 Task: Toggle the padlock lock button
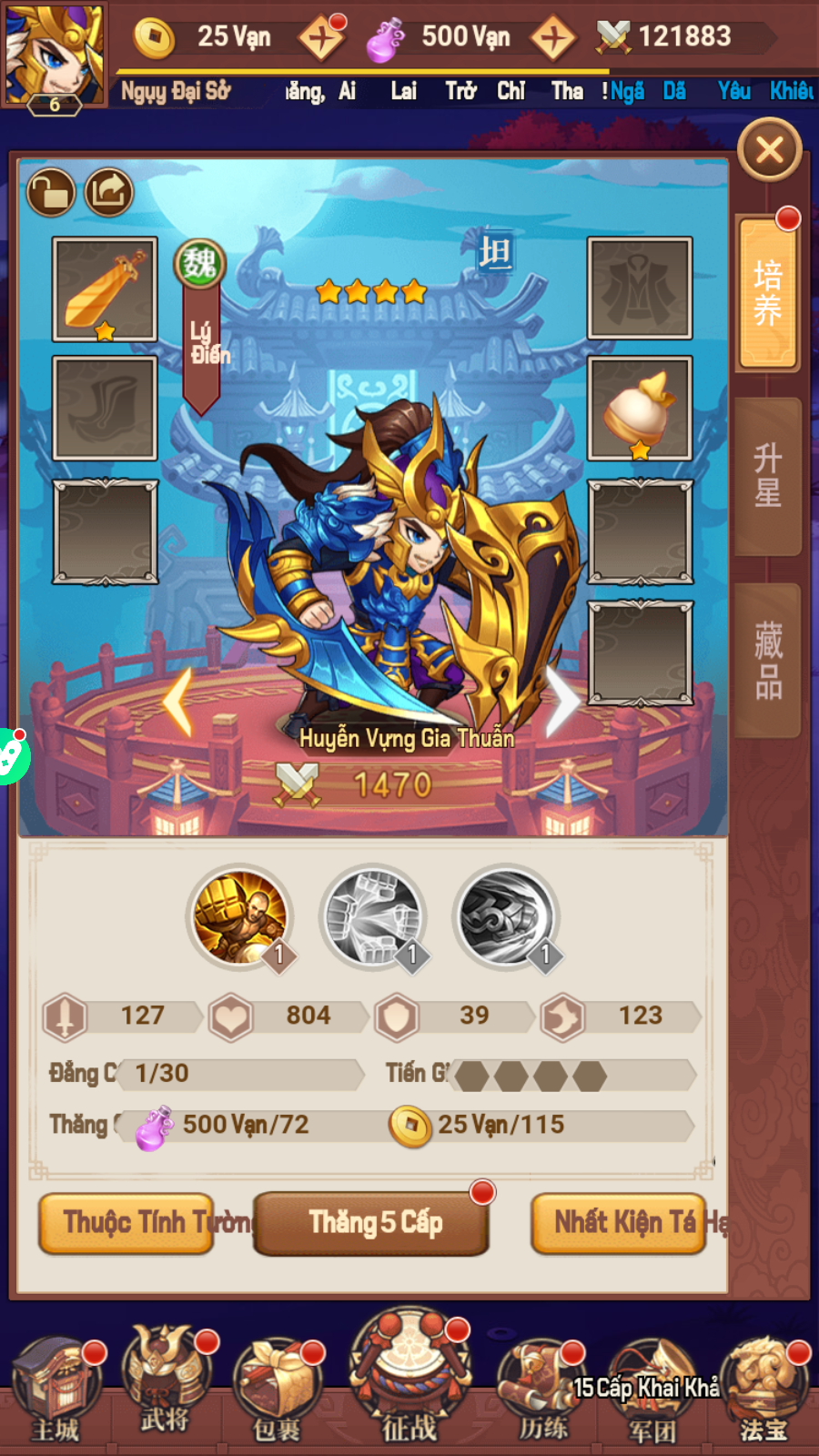click(50, 192)
